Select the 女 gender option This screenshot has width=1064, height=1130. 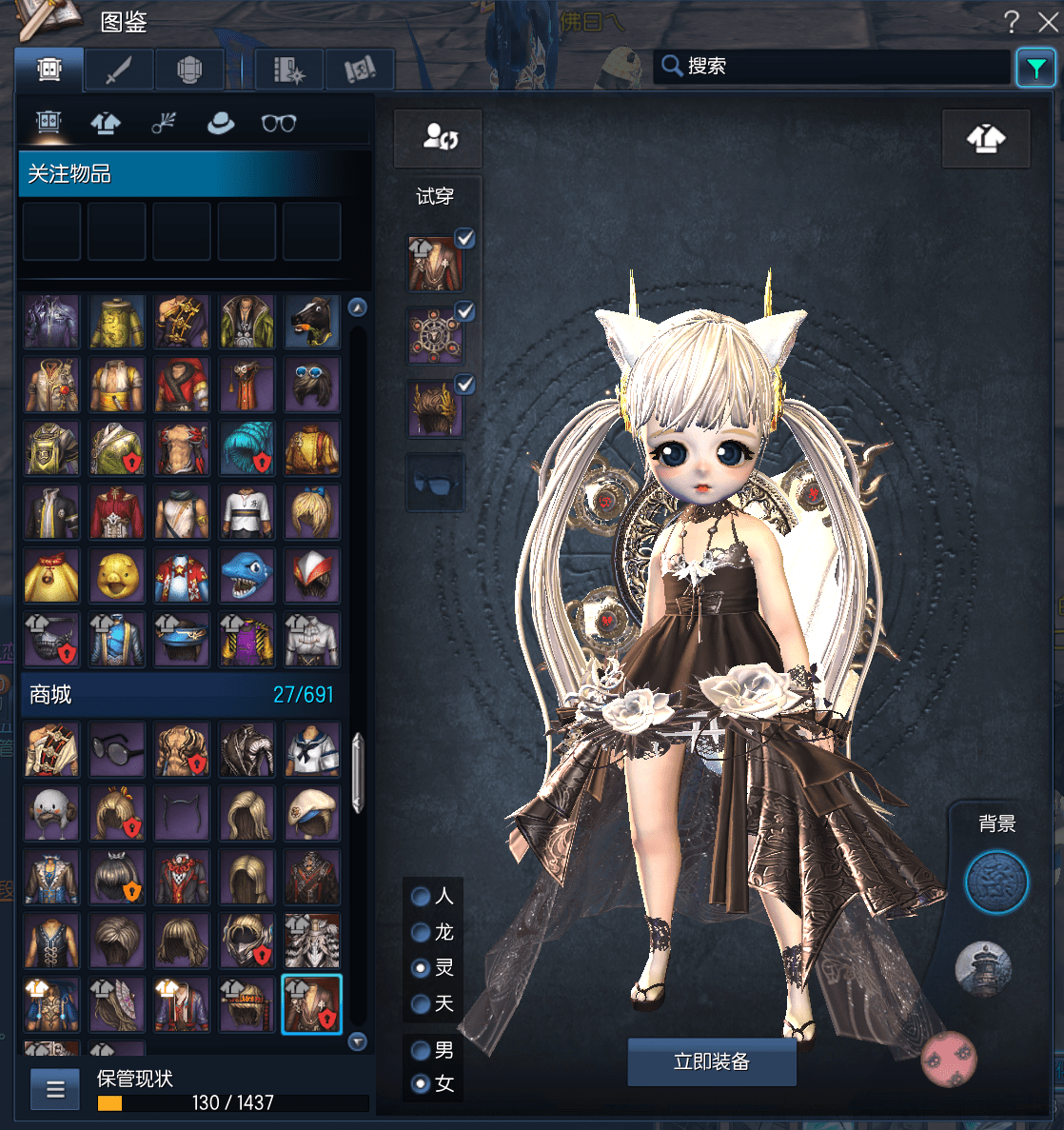(x=421, y=1083)
